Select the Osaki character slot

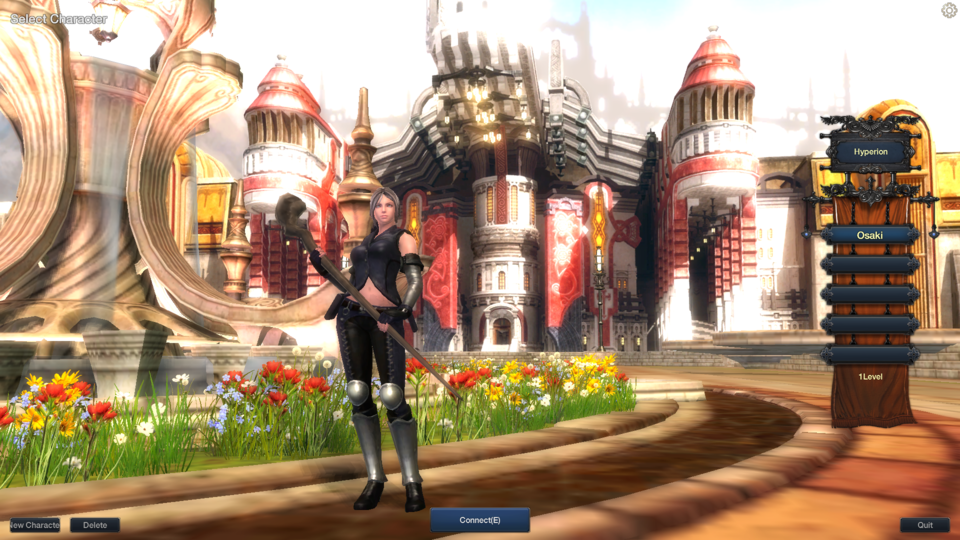pyautogui.click(x=870, y=235)
